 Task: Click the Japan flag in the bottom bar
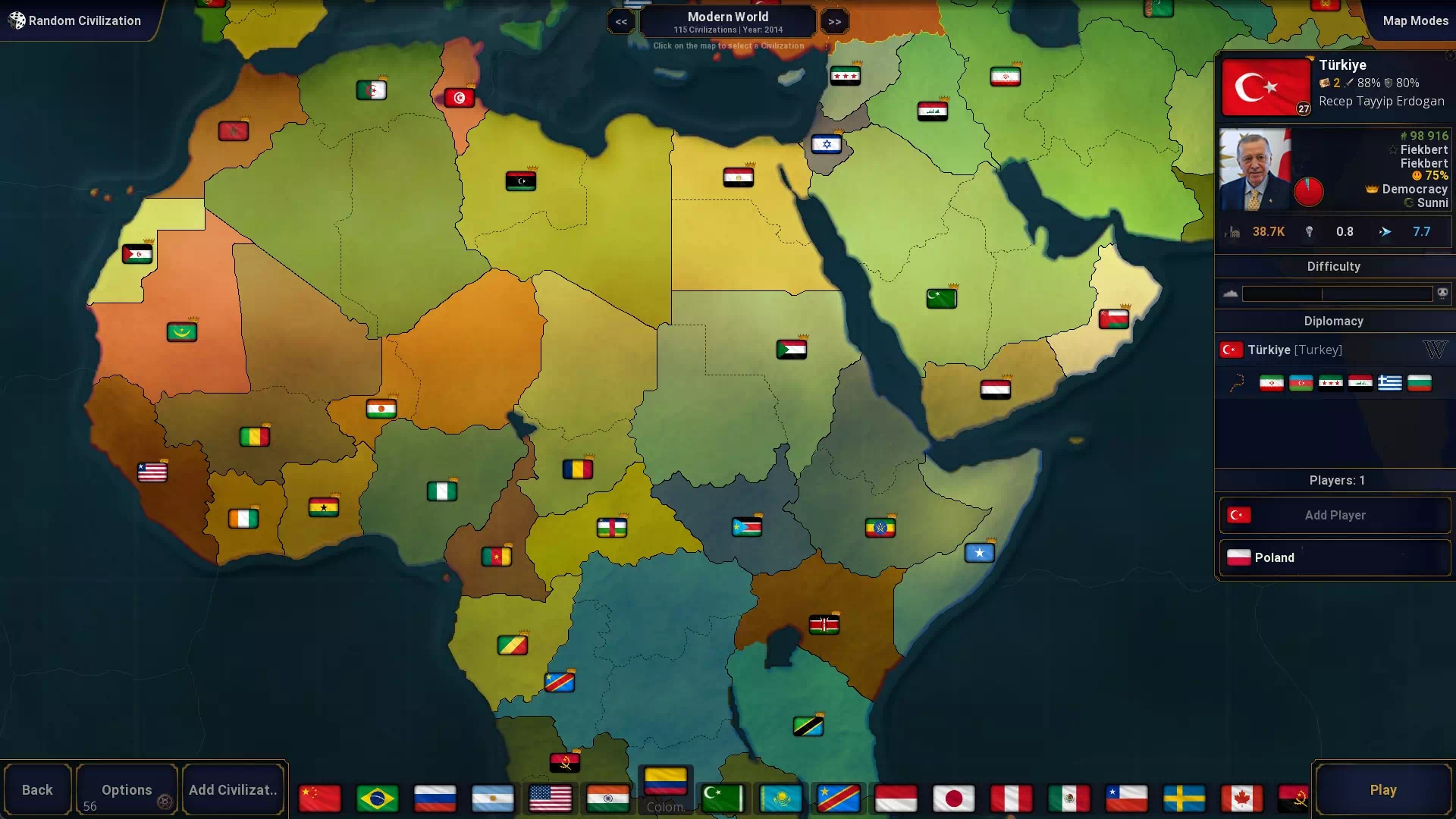coord(953,798)
